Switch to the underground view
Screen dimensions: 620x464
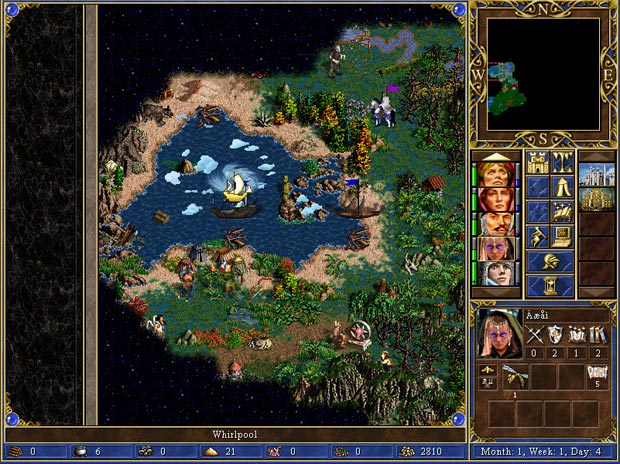[561, 163]
